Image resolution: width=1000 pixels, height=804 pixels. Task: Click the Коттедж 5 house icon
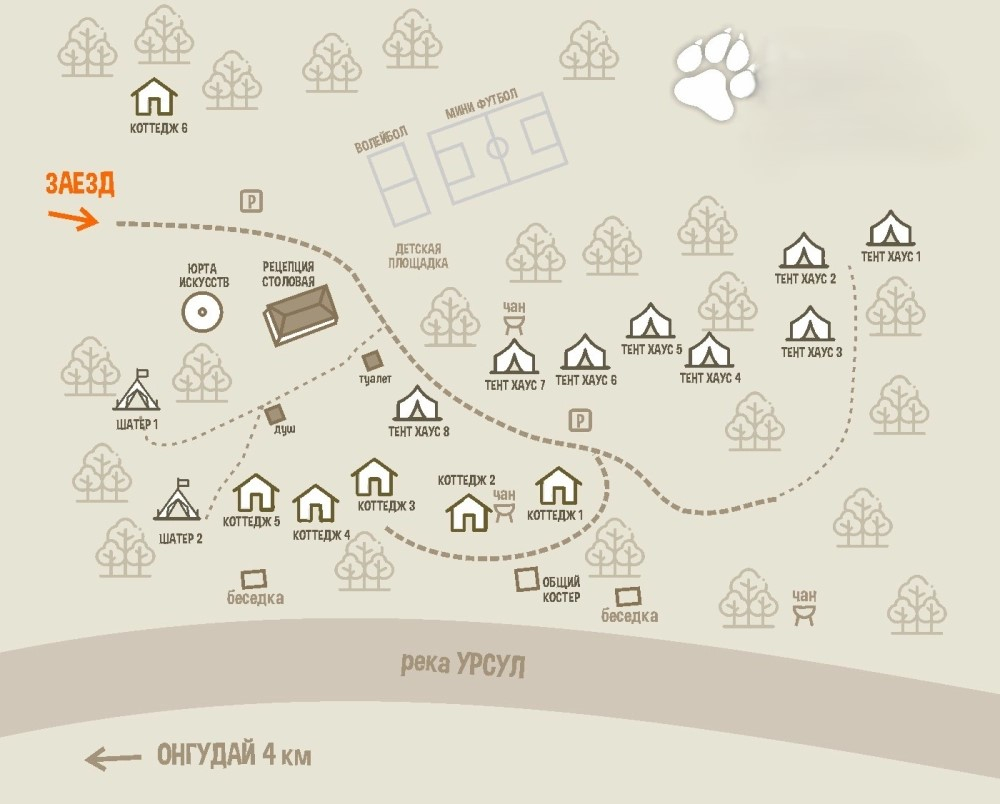pos(257,494)
